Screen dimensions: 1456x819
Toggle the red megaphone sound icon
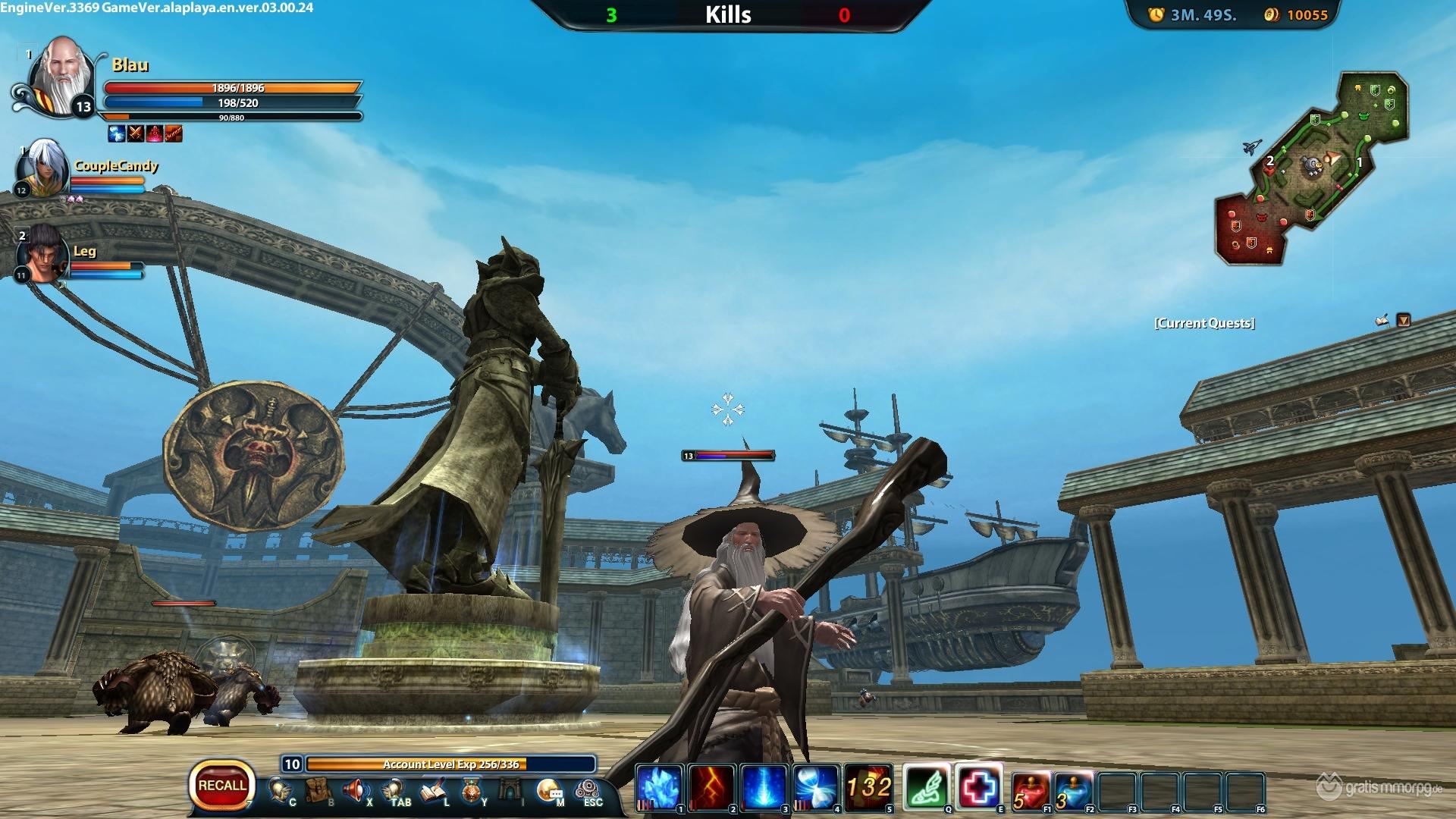355,791
